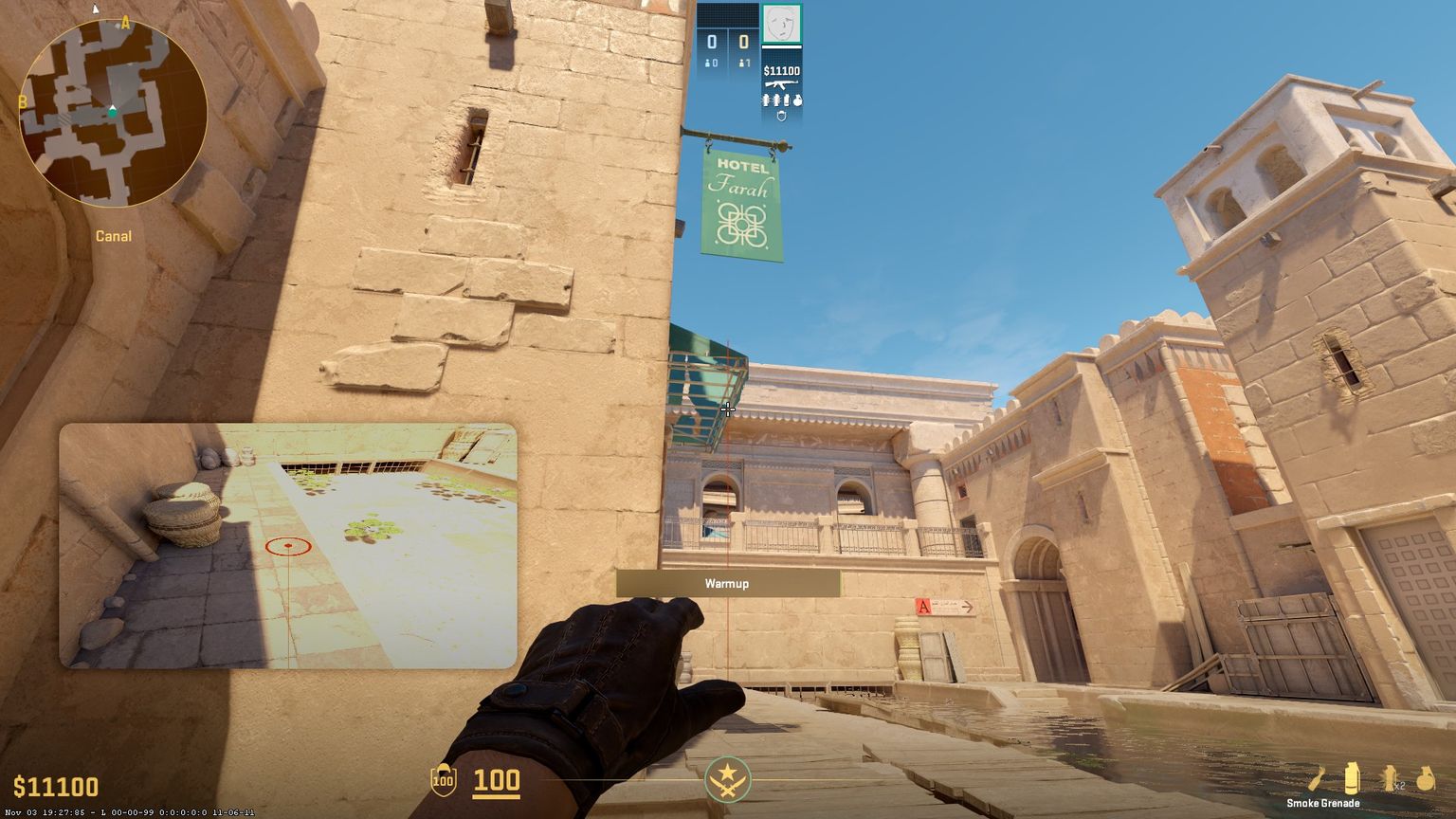Image resolution: width=1456 pixels, height=819 pixels.
Task: Open the radar minimap in the top left corner
Action: [112, 111]
